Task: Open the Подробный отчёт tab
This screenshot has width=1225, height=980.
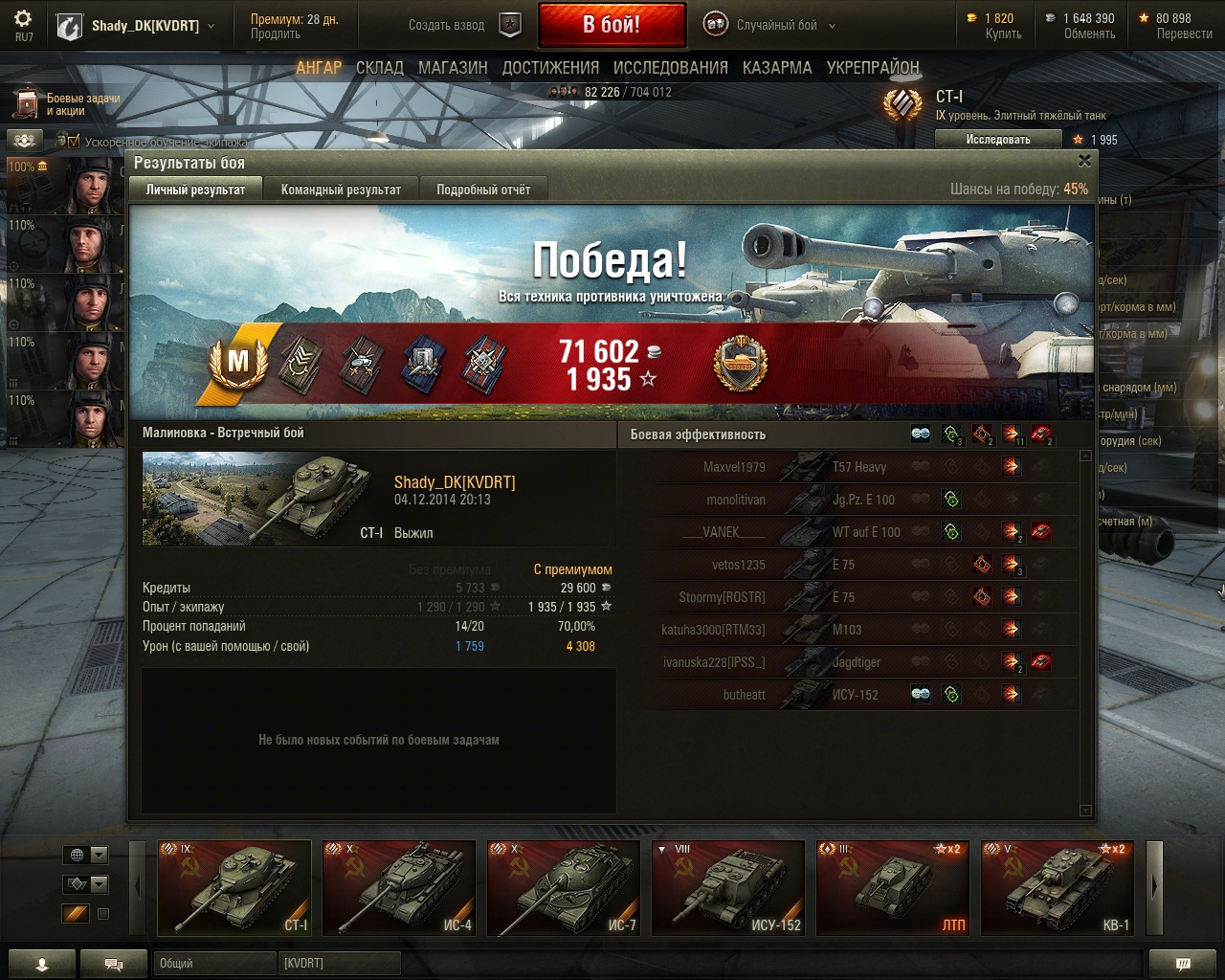Action: click(483, 189)
